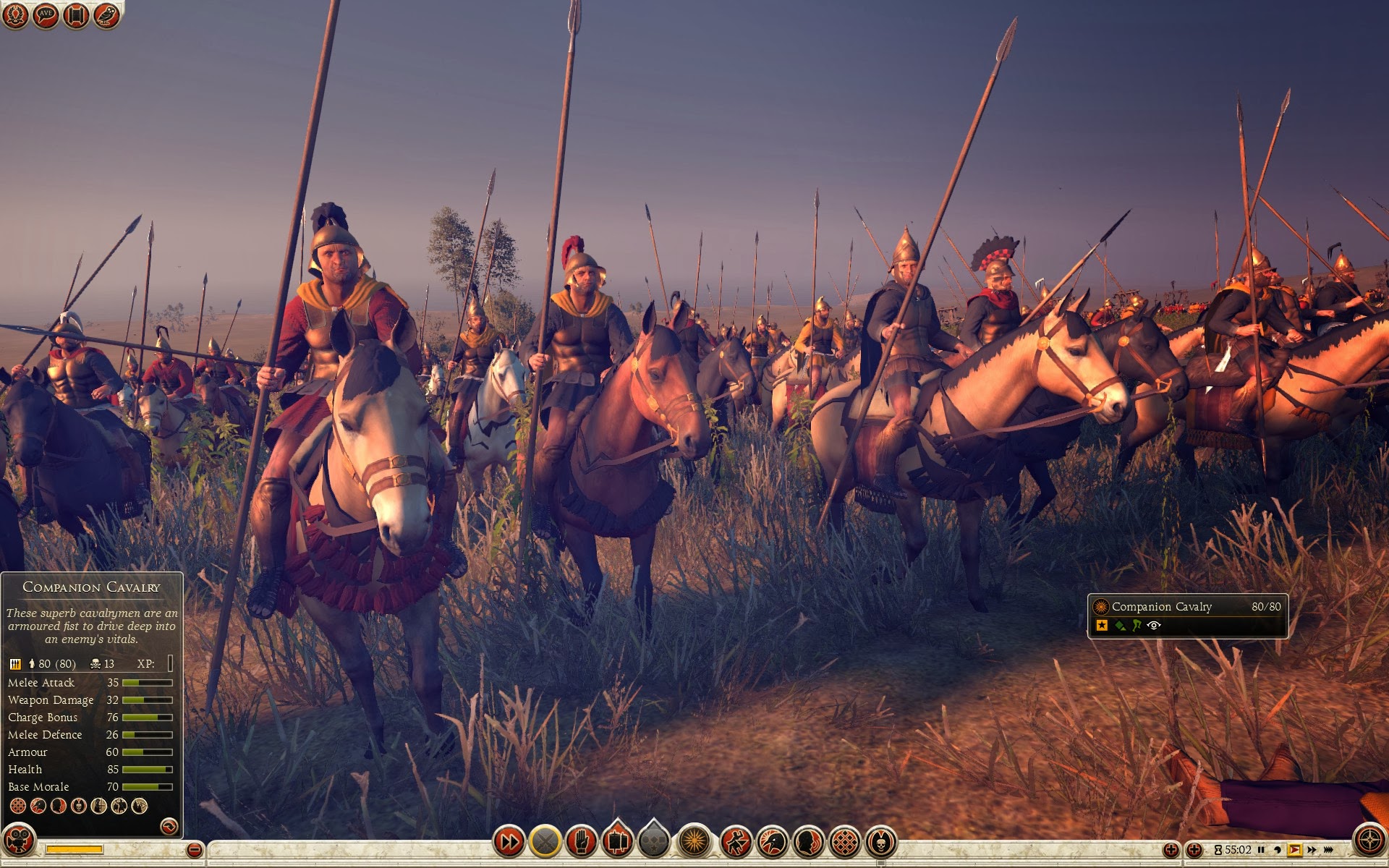Activate the skull ability icon

pos(880,841)
